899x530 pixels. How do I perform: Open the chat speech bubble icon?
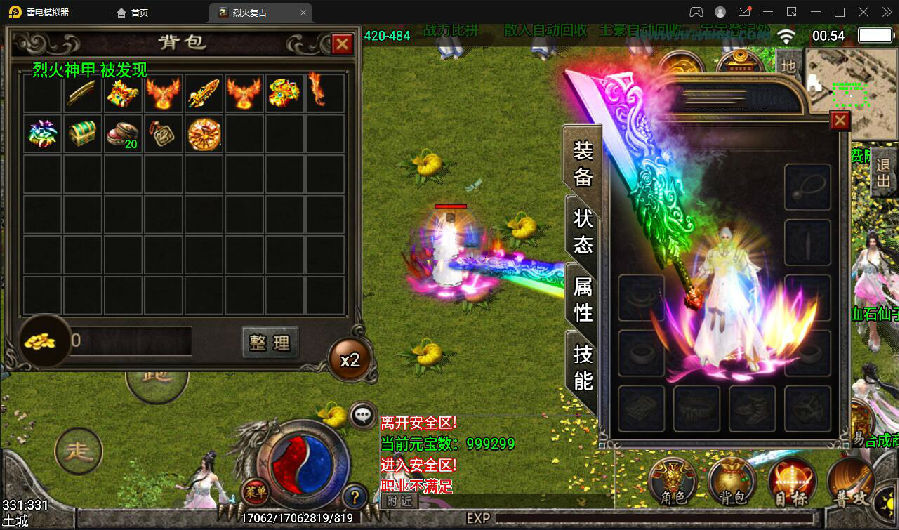[x=363, y=414]
